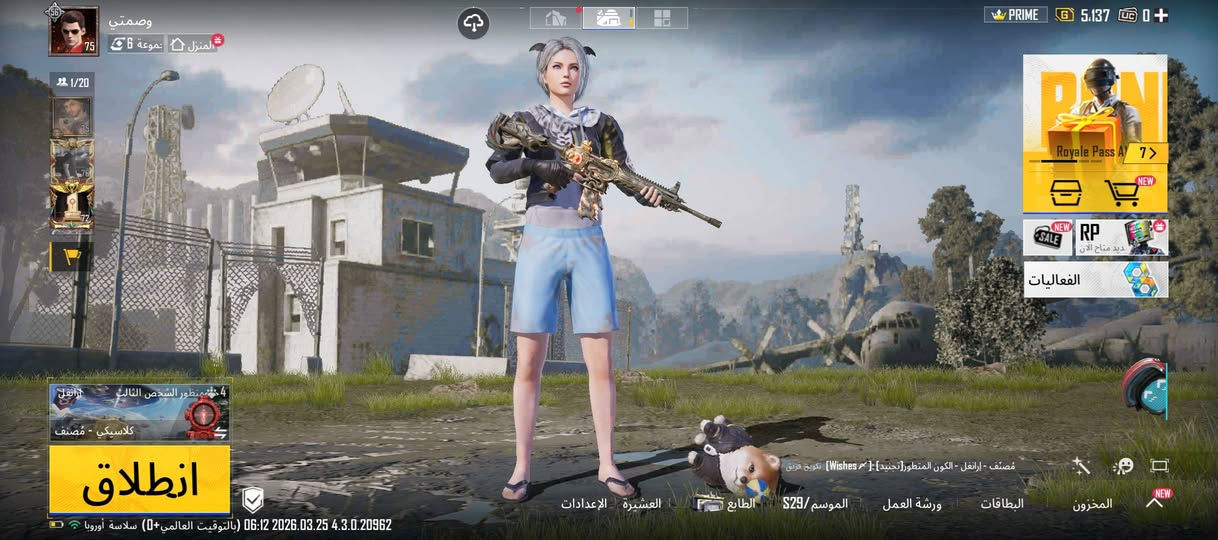Open the الموسم S29 season menu
This screenshot has height=540, width=1218.
click(815, 503)
